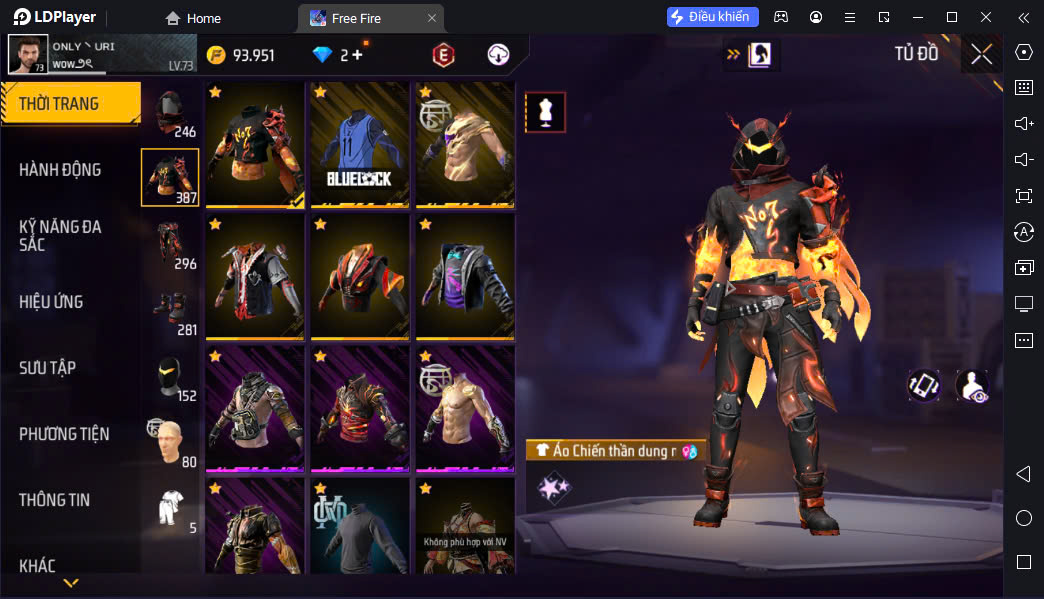This screenshot has height=599, width=1044.
Task: Open the HIỆU ỨNG section
Action: coord(51,302)
